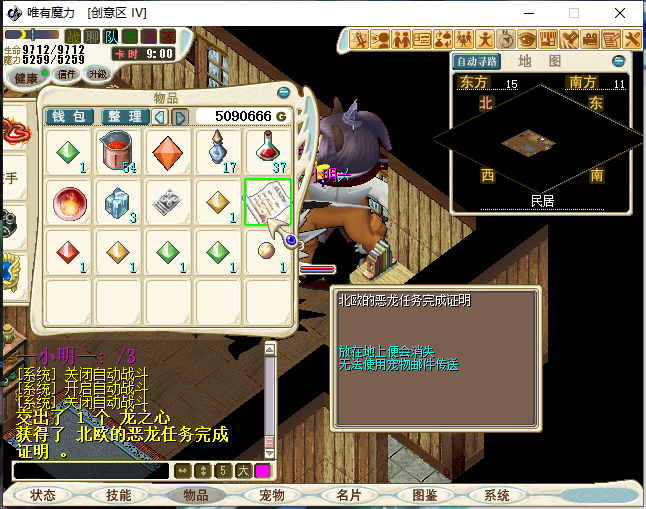Switch to the 状态 status tab
Screen dimensions: 646x509
pyautogui.click(x=43, y=495)
